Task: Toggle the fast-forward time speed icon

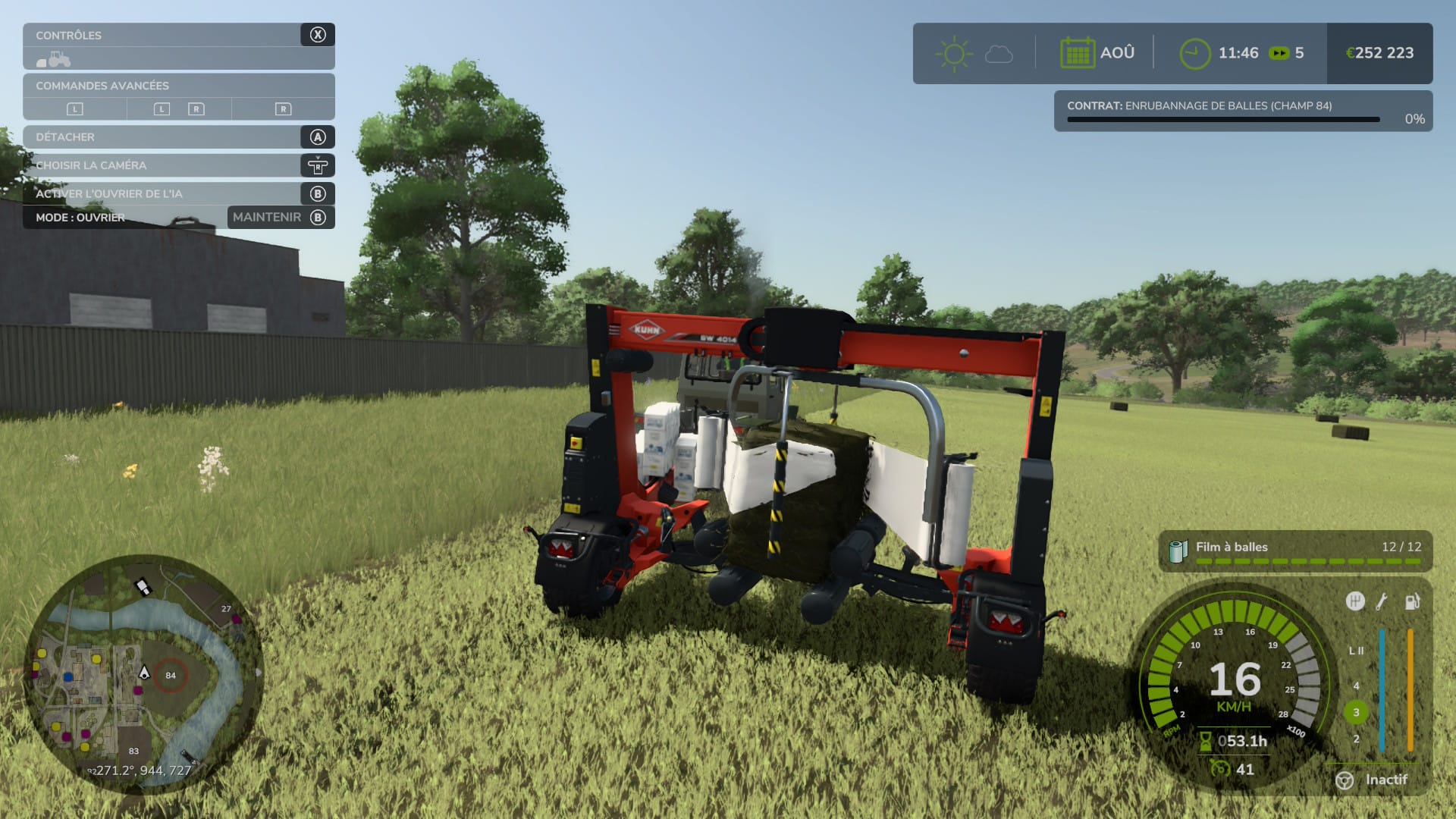Action: point(1279,53)
